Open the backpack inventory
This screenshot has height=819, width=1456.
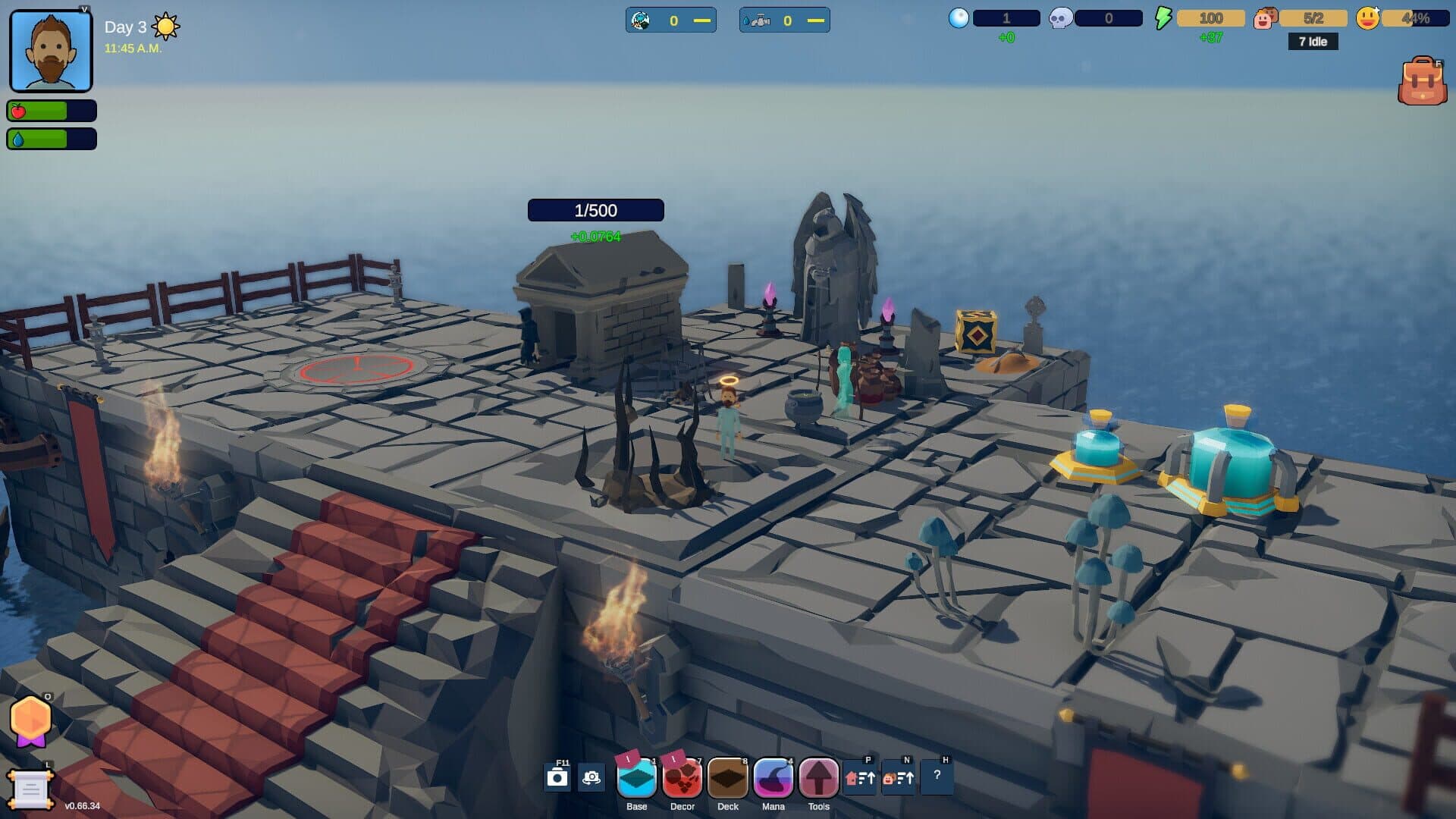(x=1422, y=81)
